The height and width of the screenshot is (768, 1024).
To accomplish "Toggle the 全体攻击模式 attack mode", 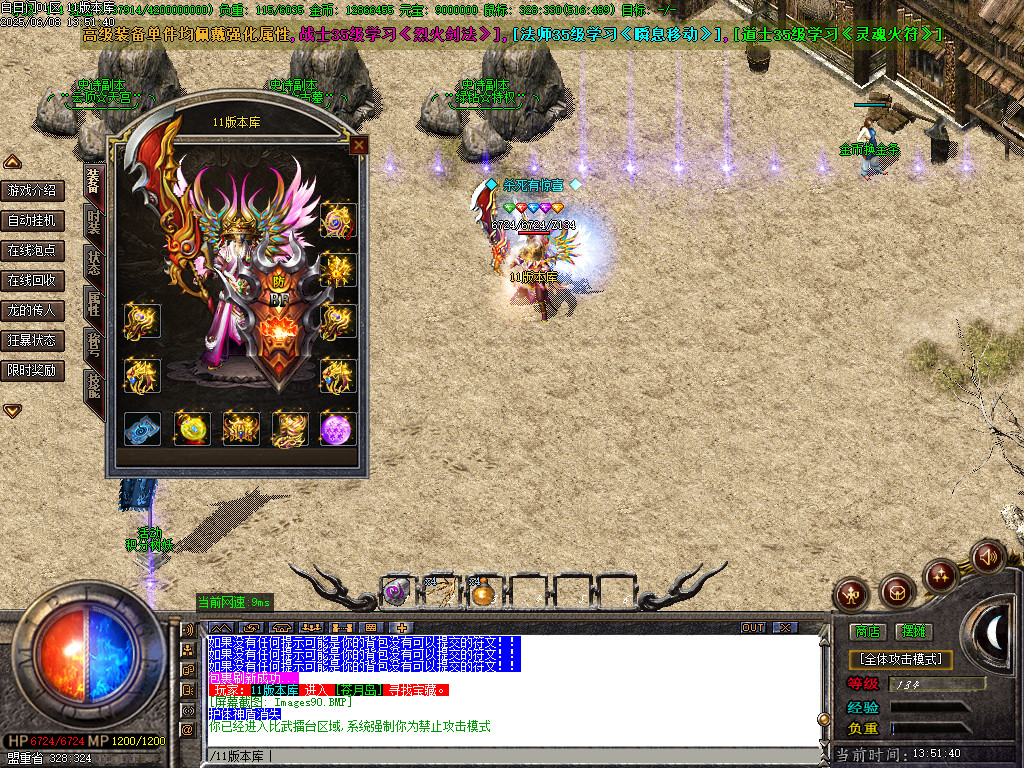I will pos(900,660).
